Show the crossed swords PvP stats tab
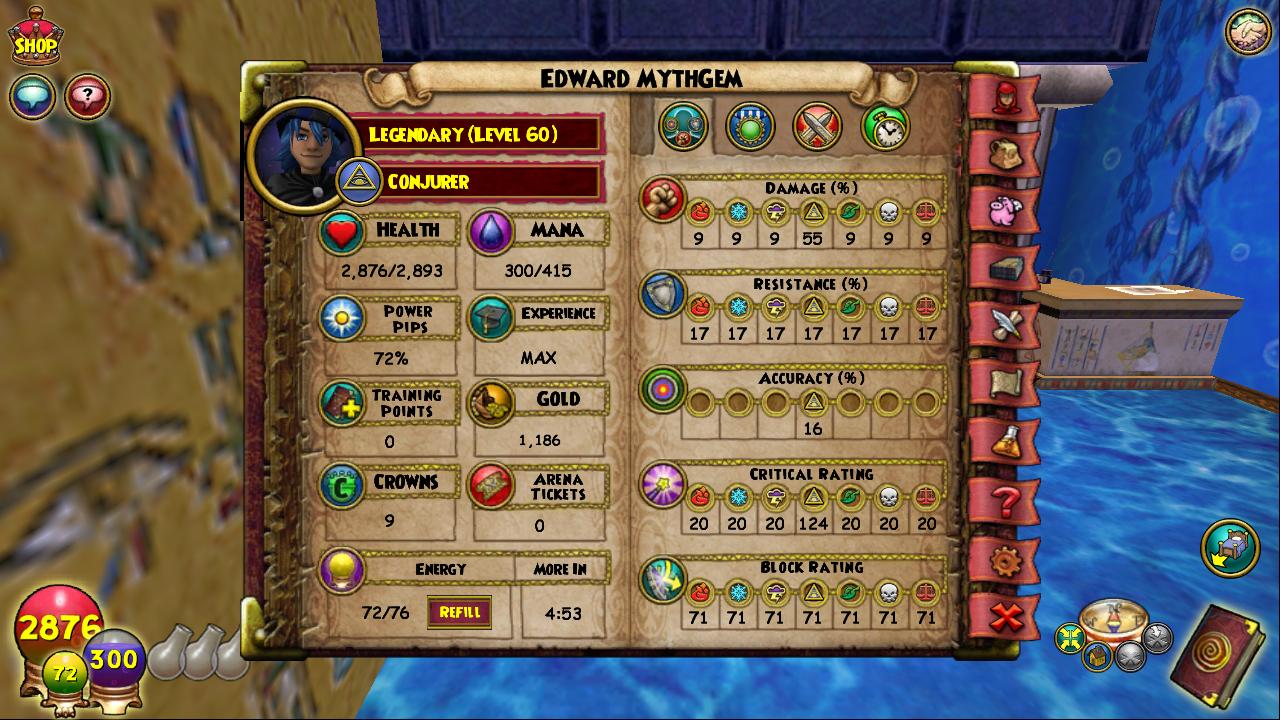The image size is (1280, 720). tap(817, 127)
